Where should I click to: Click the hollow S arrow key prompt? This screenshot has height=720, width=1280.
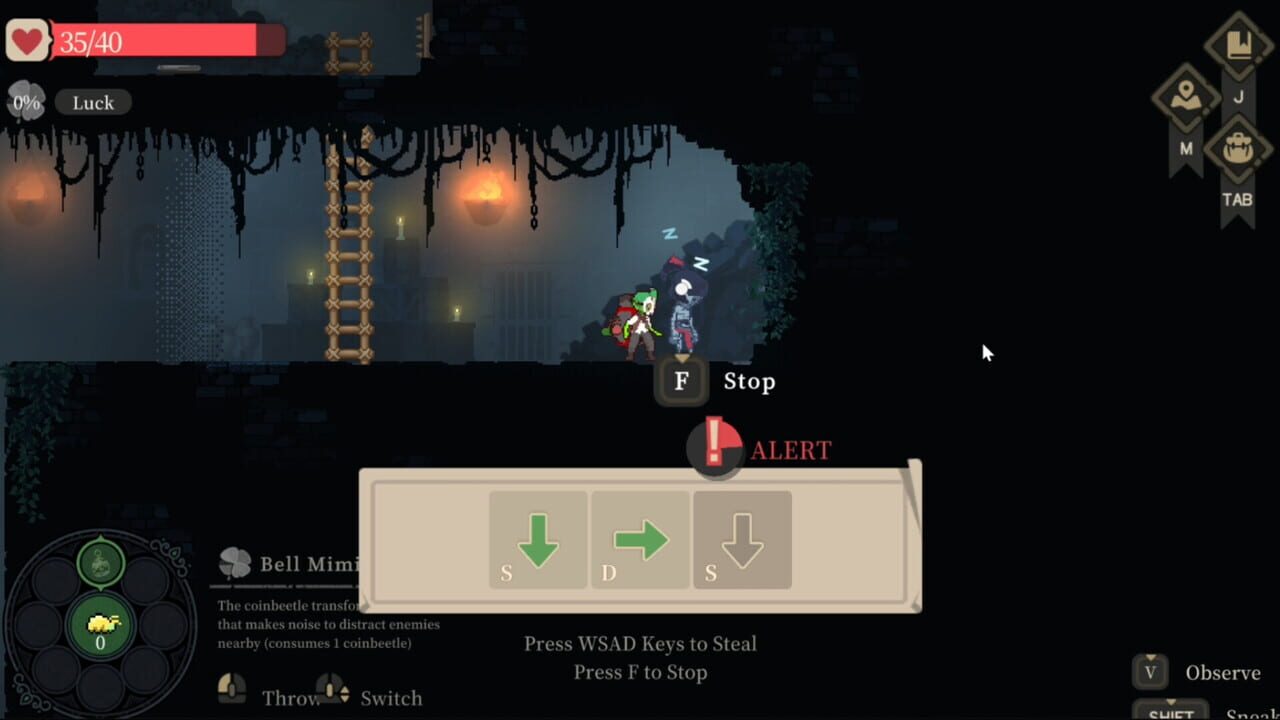(741, 539)
